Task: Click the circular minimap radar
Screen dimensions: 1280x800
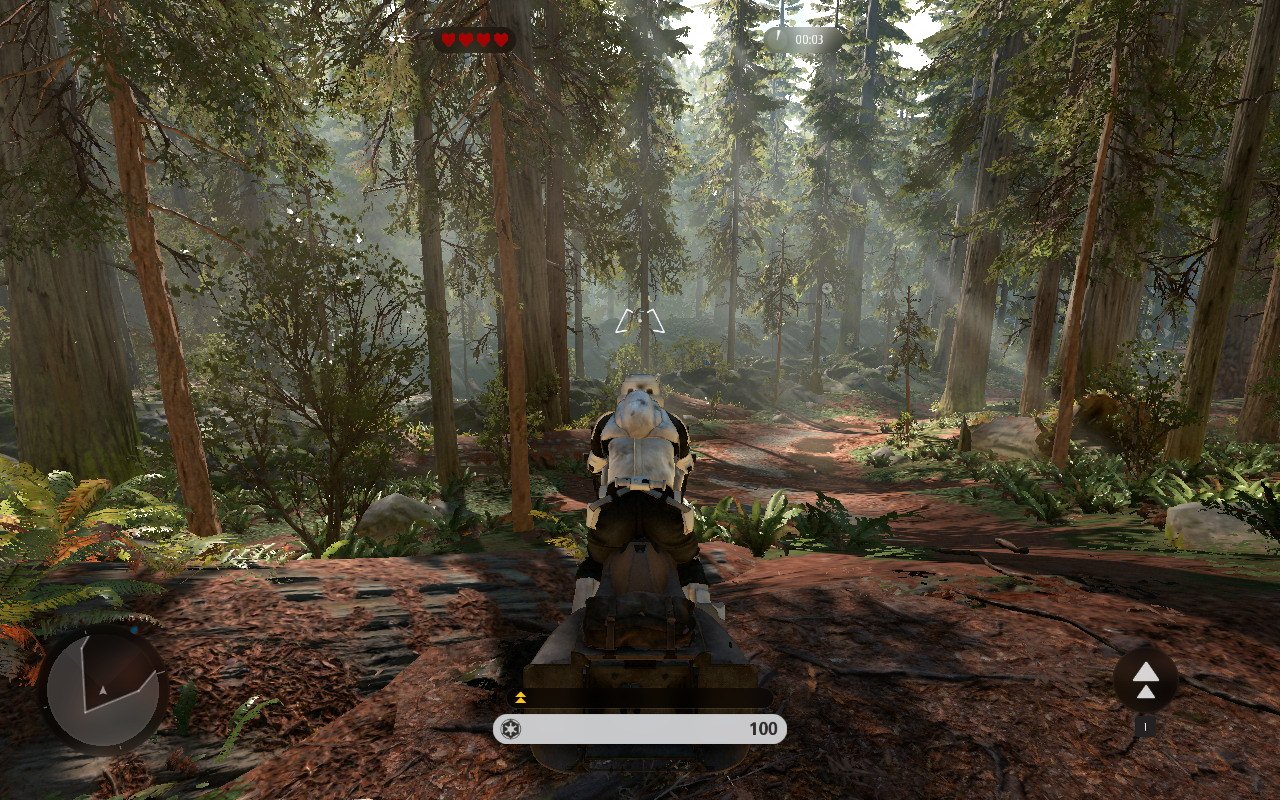Action: [104, 689]
